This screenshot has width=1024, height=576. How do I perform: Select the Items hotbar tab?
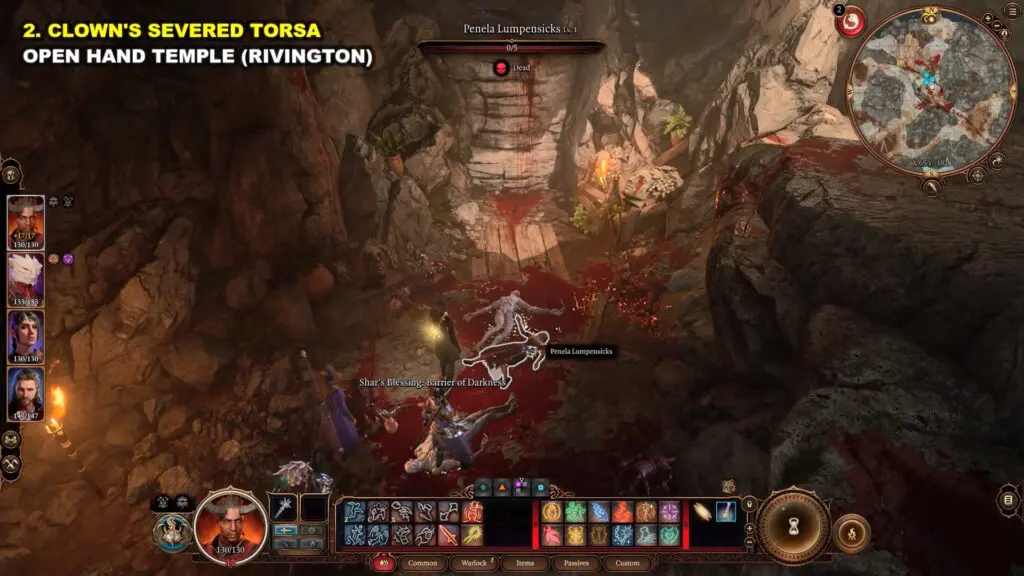(523, 563)
